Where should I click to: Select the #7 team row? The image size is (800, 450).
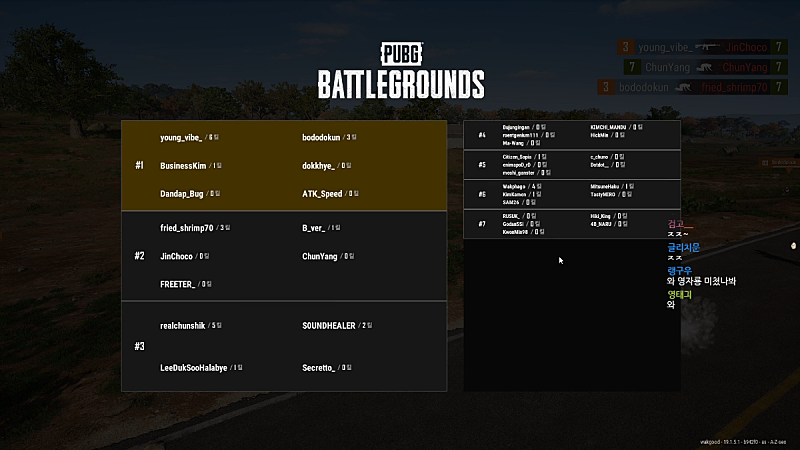pos(572,223)
